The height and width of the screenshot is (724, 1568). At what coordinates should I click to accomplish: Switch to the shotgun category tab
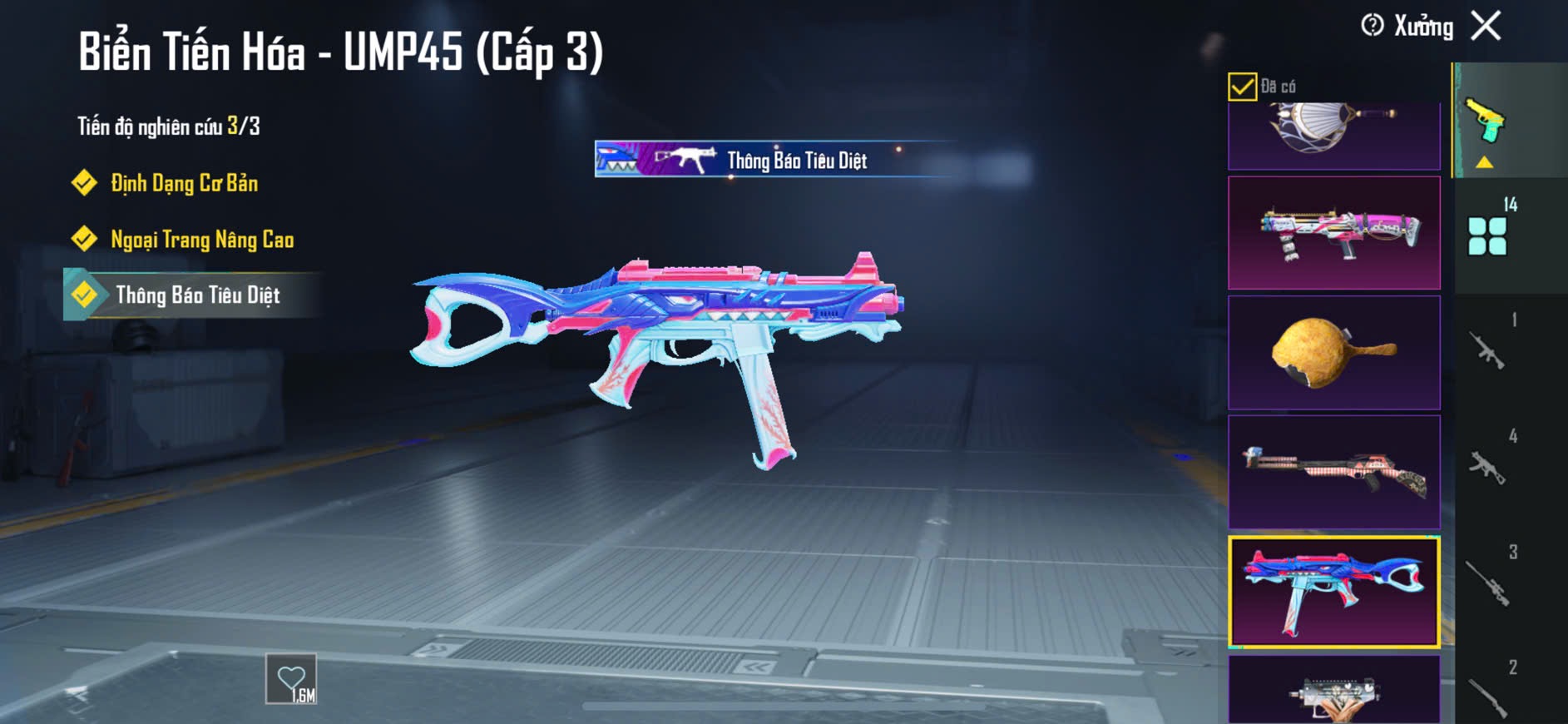point(1489,696)
